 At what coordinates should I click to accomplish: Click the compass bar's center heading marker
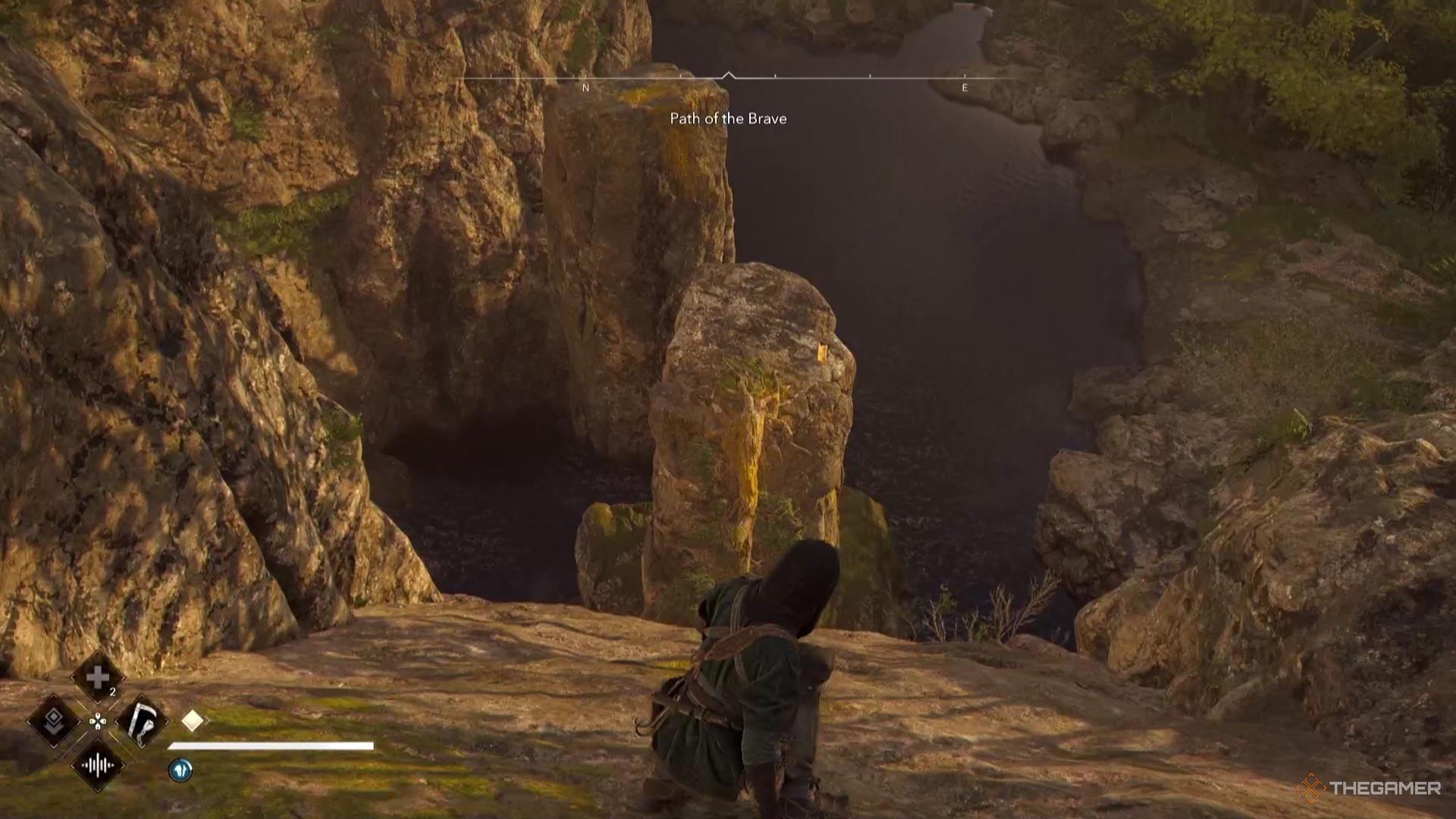[x=728, y=76]
